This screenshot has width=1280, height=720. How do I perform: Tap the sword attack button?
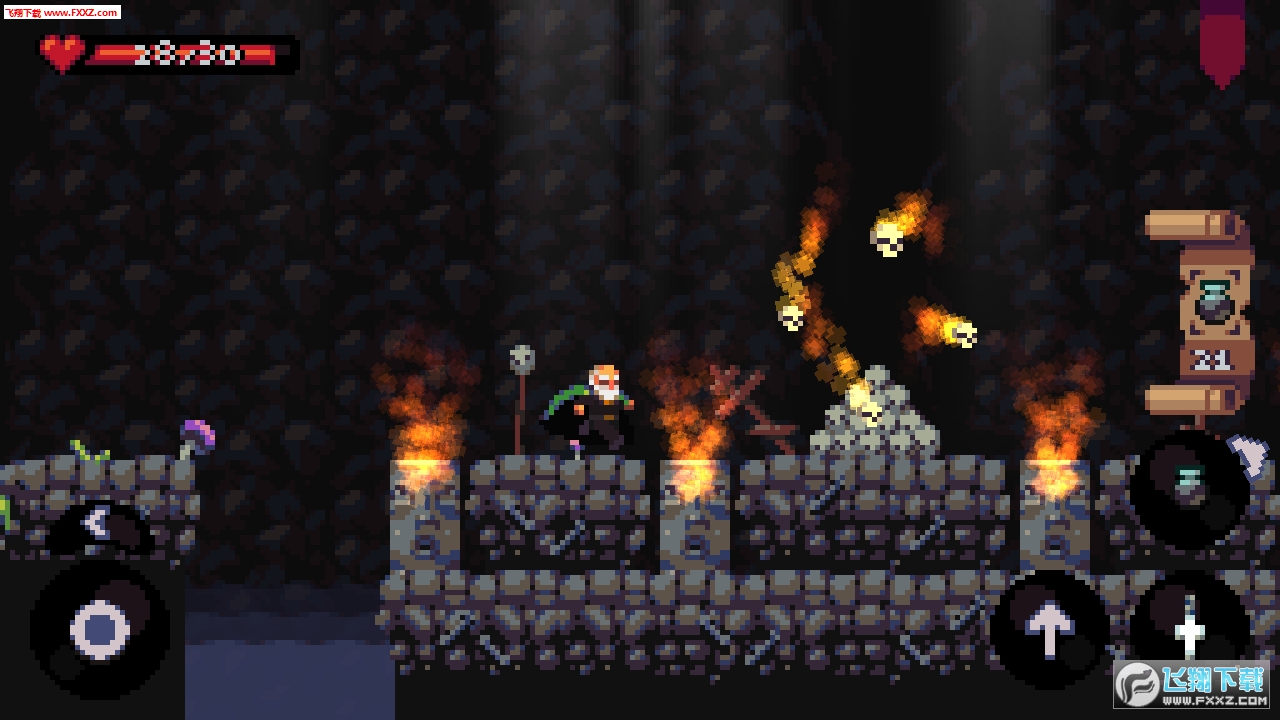point(1189,628)
